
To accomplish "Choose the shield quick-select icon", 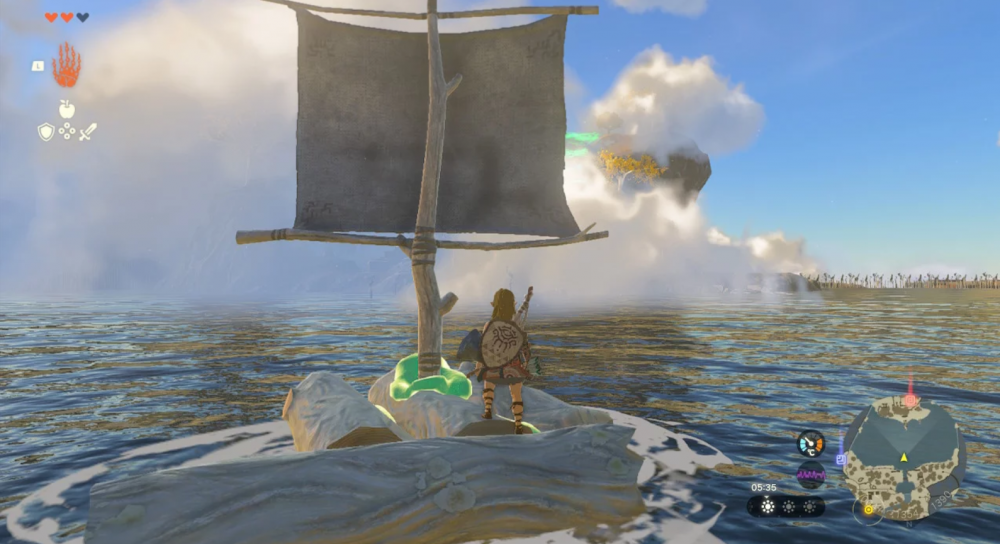I will (x=46, y=131).
